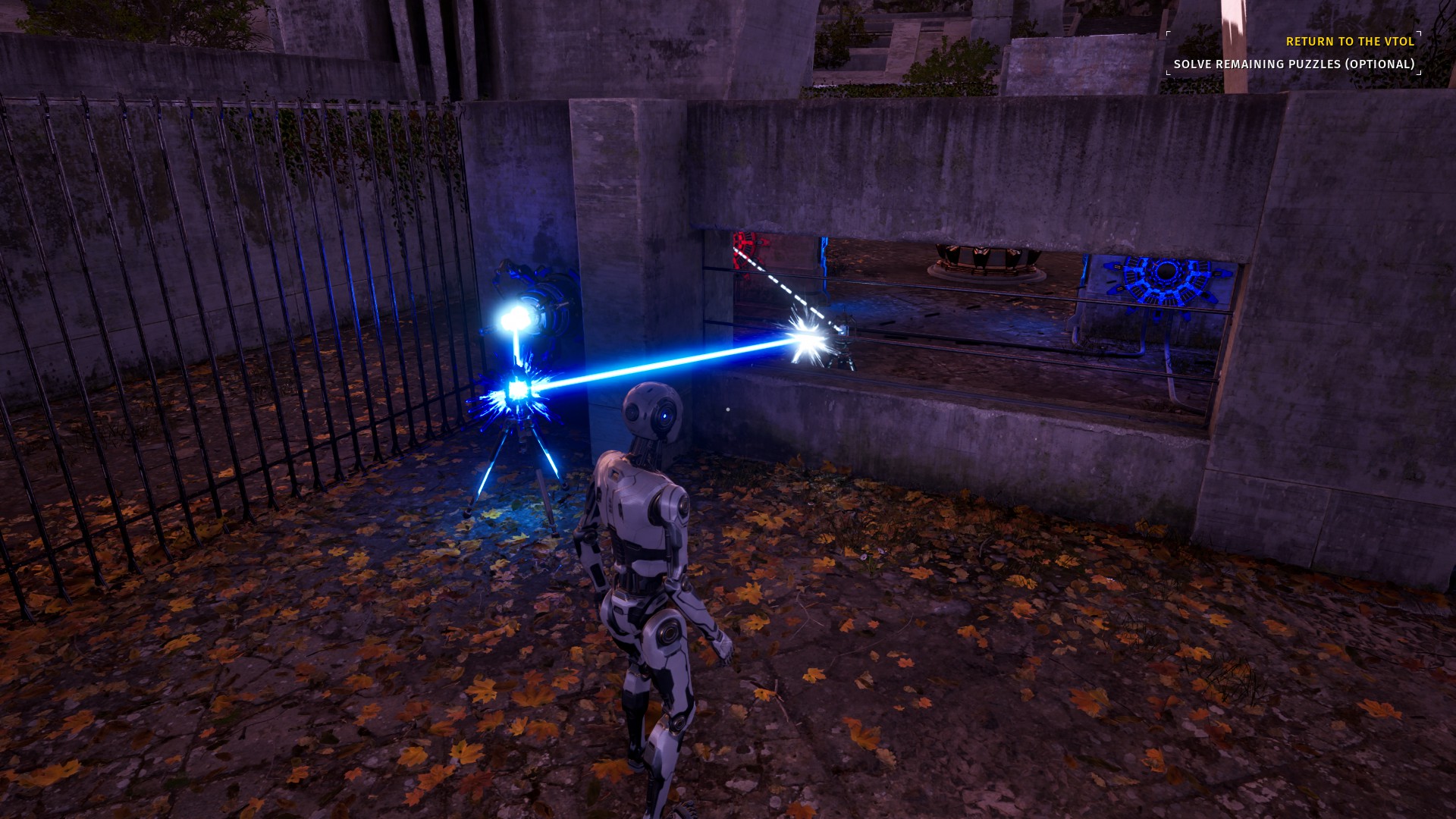The width and height of the screenshot is (1456, 819).
Task: Select the Solve Remaining Puzzles optional objective
Action: tap(1294, 64)
